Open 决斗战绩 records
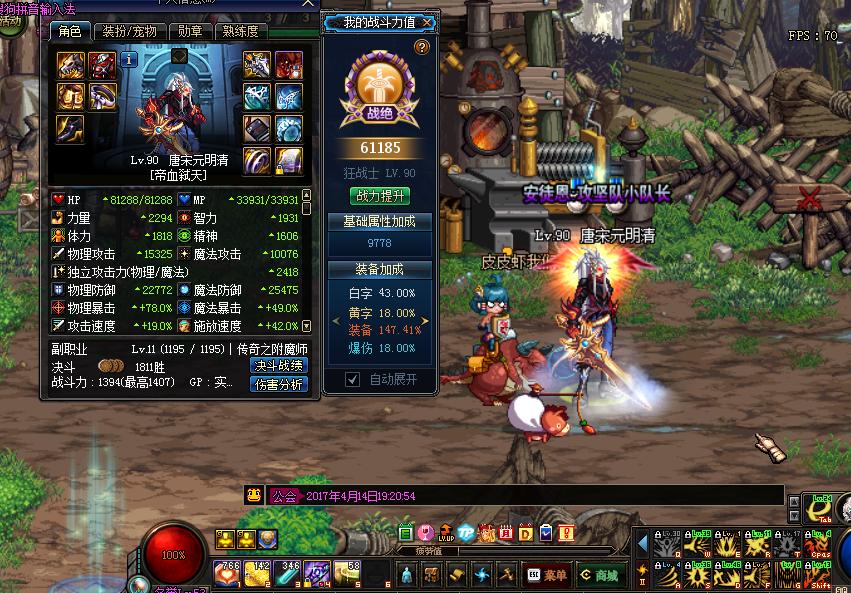This screenshot has height=593, width=851. point(278,365)
